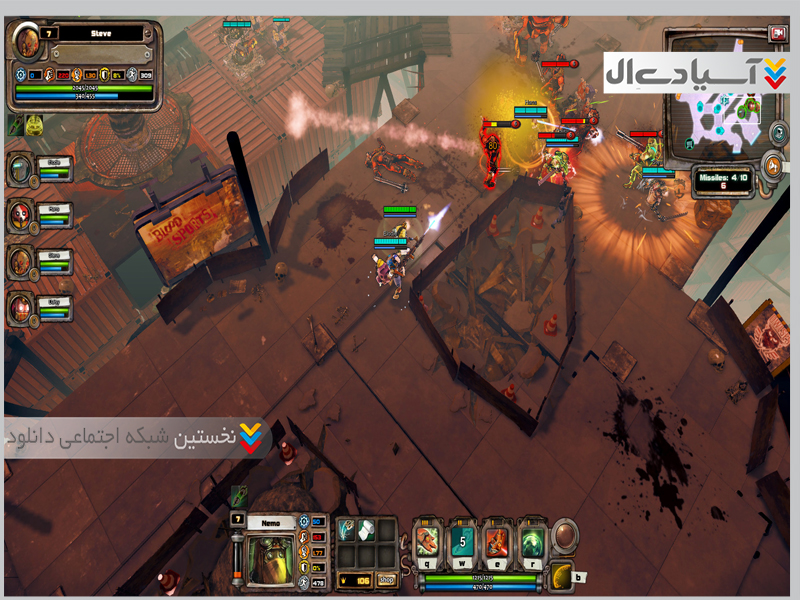Select the feather item in inventory
This screenshot has width=800, height=600.
(345, 532)
